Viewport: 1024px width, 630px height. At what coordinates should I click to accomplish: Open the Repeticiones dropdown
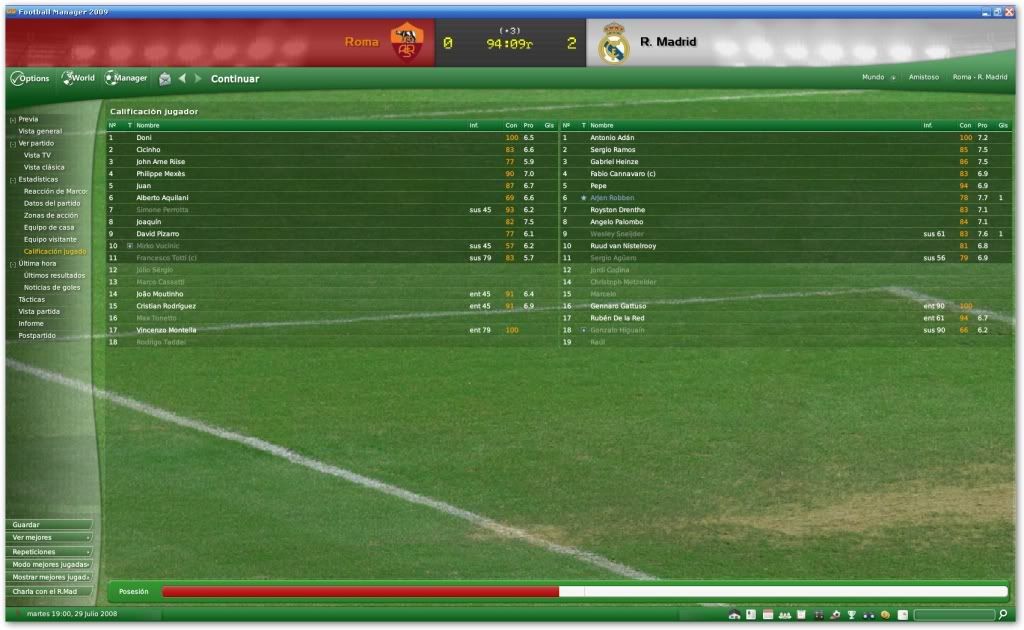pyautogui.click(x=48, y=551)
